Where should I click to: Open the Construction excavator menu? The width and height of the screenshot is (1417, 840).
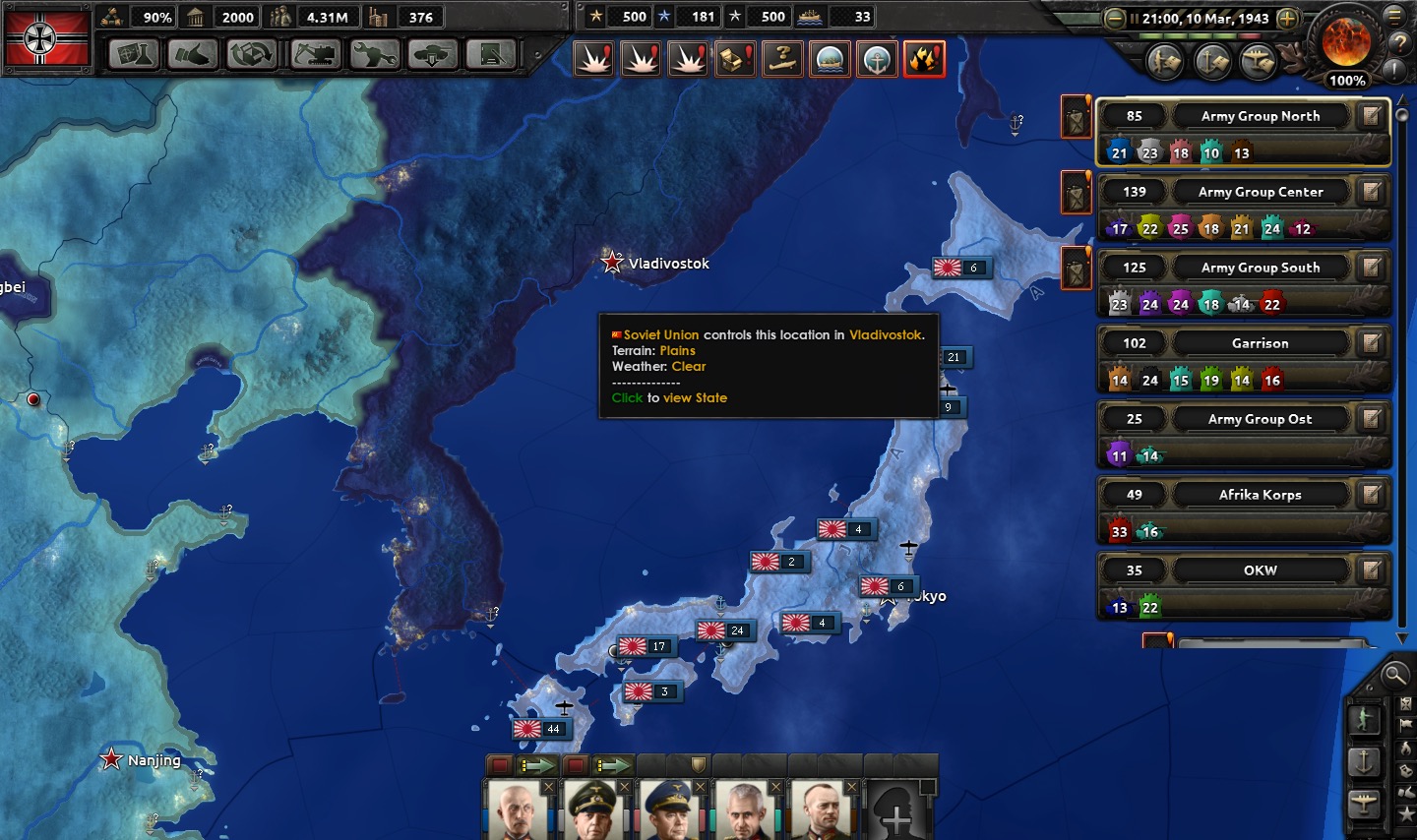[x=314, y=54]
